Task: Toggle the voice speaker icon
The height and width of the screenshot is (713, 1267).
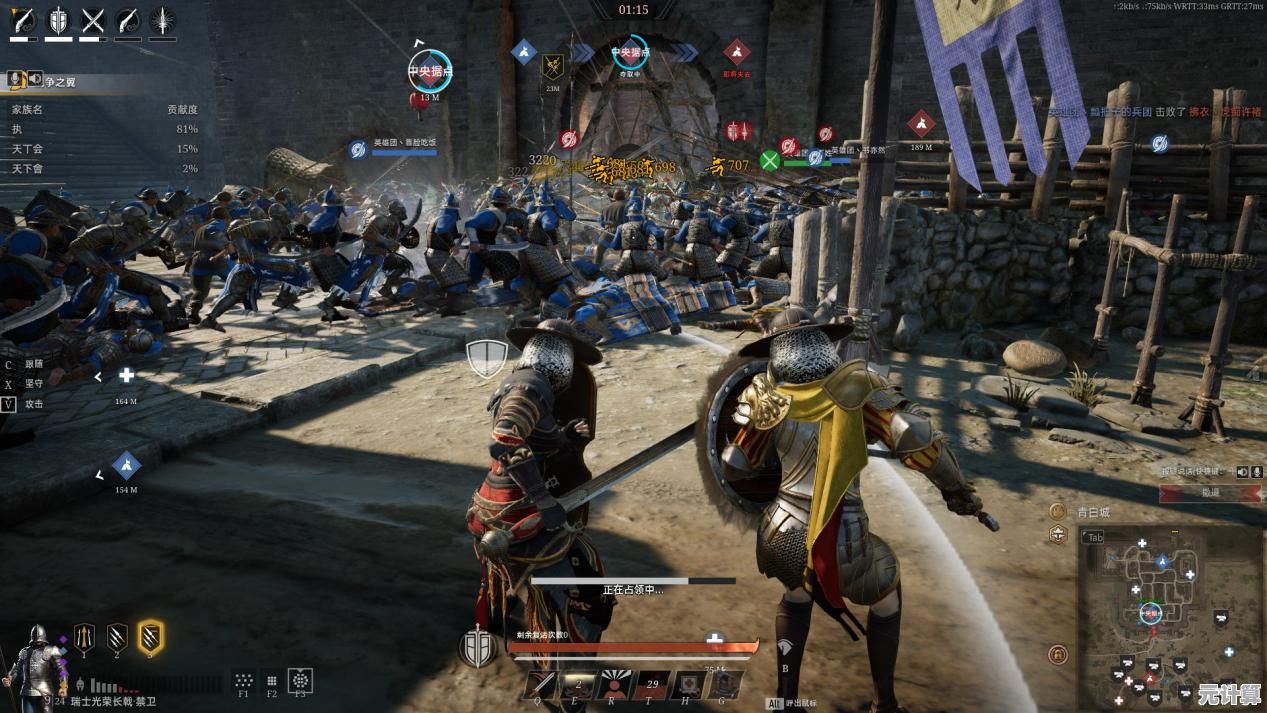Action: pos(1243,472)
